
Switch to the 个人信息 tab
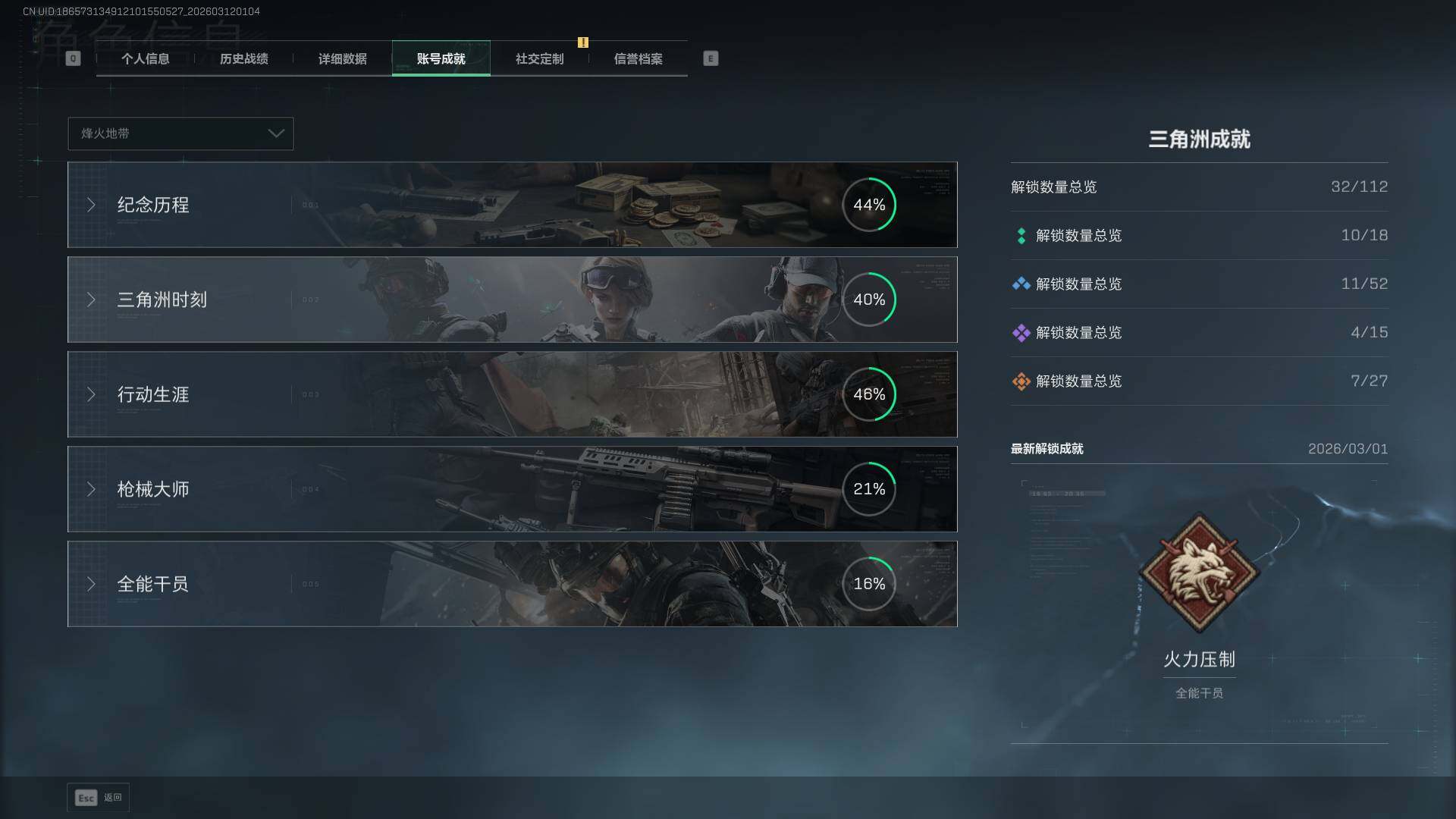[145, 59]
